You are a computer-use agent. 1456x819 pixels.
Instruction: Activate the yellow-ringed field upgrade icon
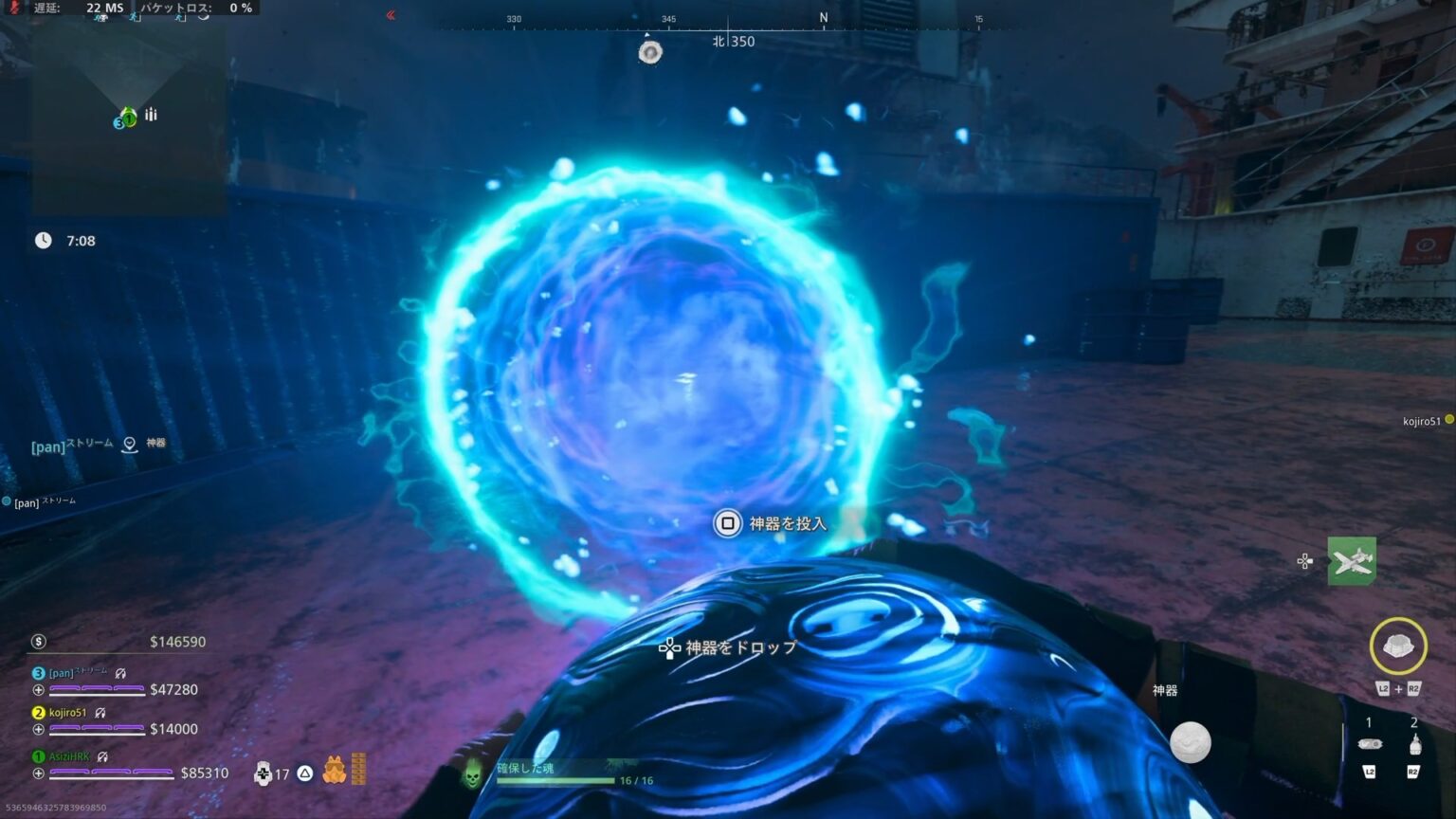pos(1397,646)
